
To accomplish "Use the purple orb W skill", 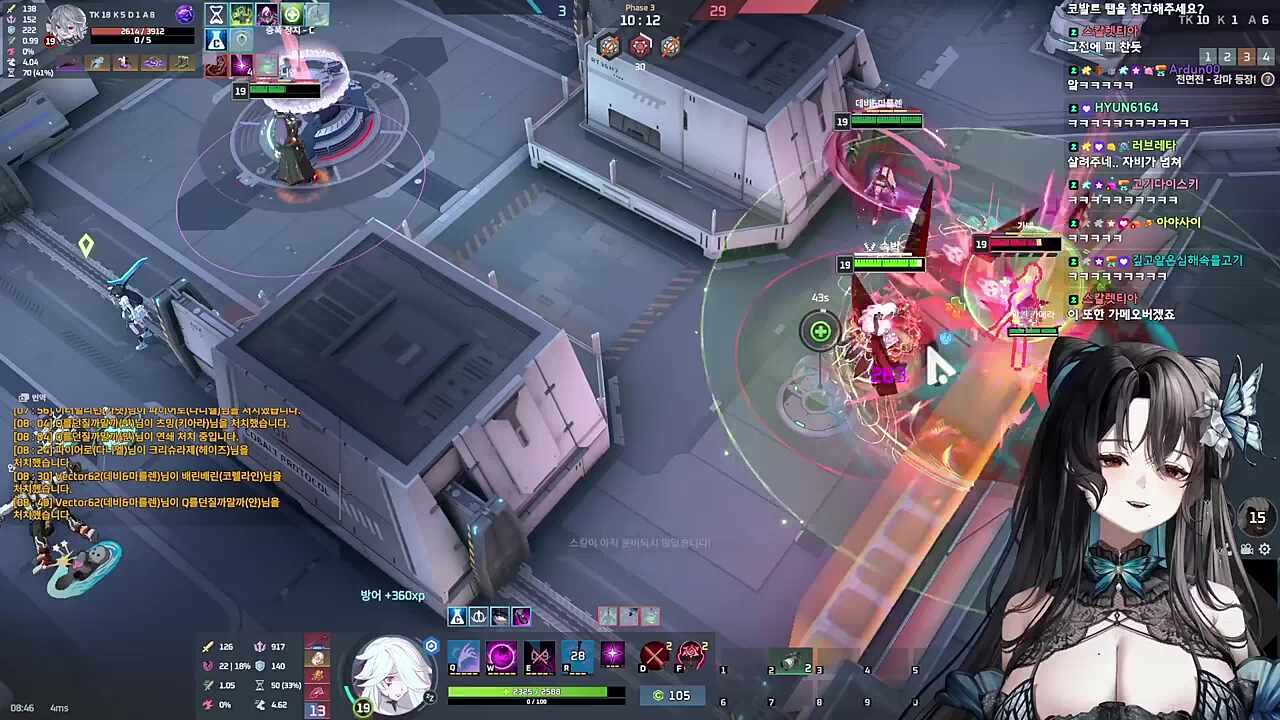I will 501,657.
